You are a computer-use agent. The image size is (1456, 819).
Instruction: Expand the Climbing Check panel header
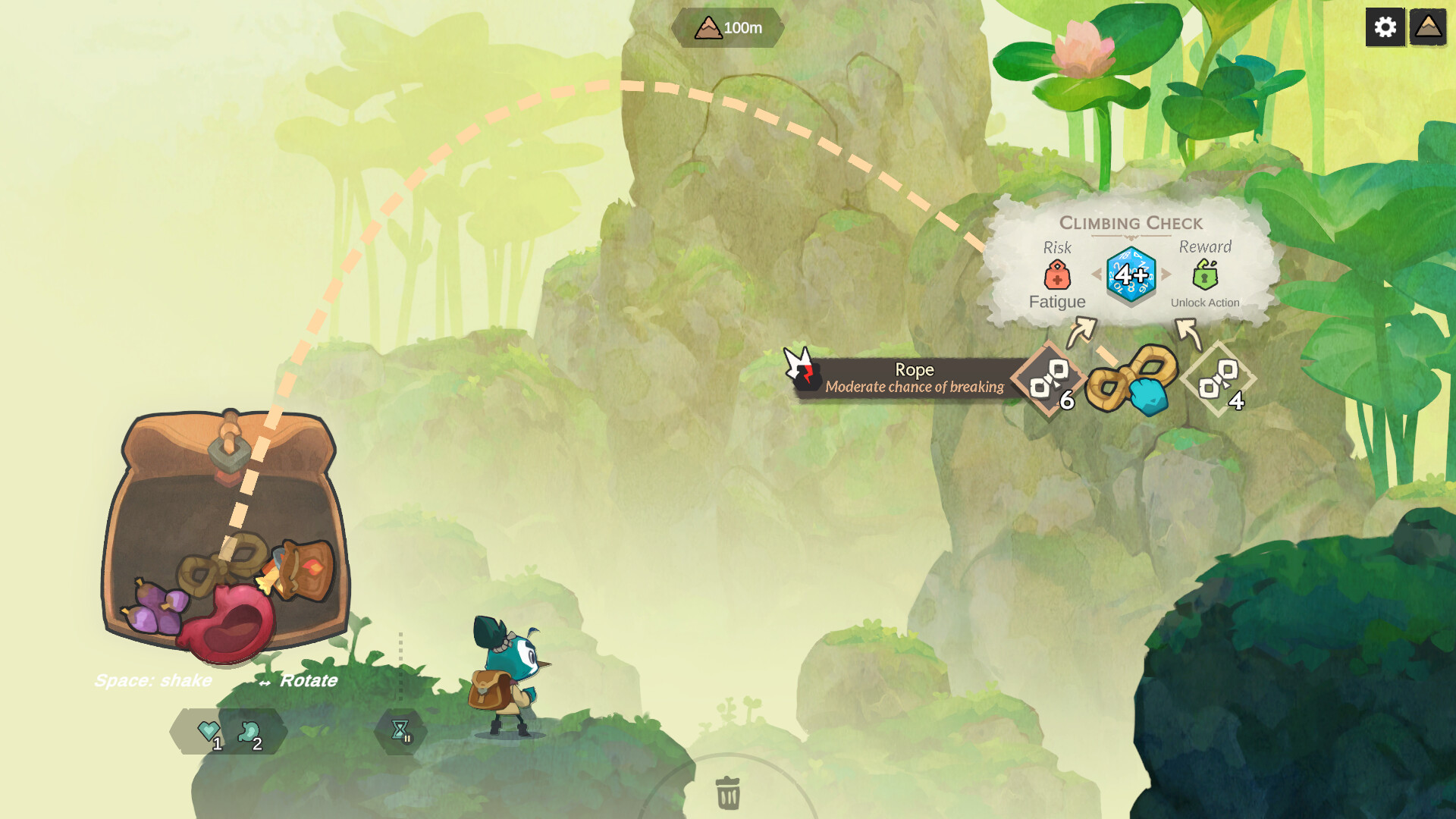tap(1131, 223)
